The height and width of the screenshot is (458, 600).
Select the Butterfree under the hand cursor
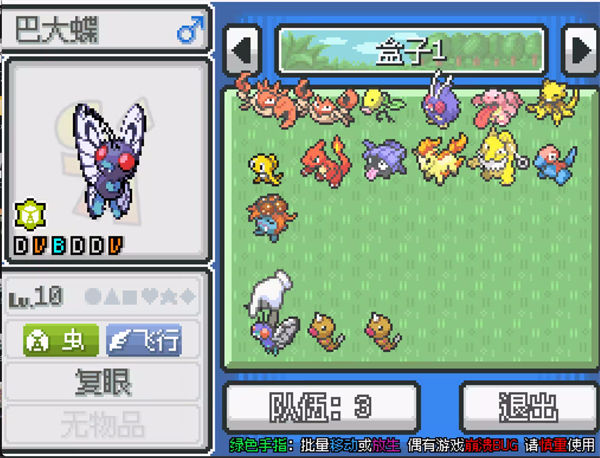point(272,330)
